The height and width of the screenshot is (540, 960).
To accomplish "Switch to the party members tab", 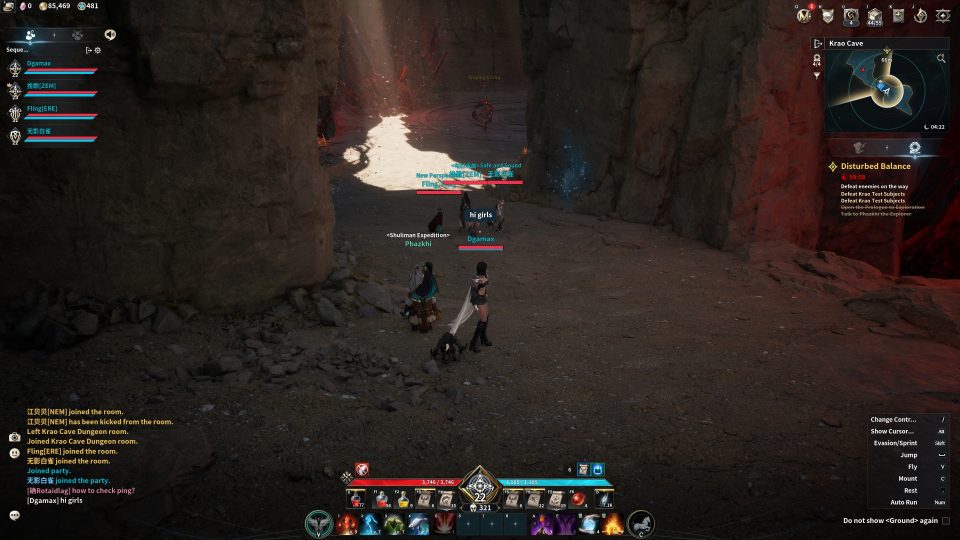I will pyautogui.click(x=30, y=34).
